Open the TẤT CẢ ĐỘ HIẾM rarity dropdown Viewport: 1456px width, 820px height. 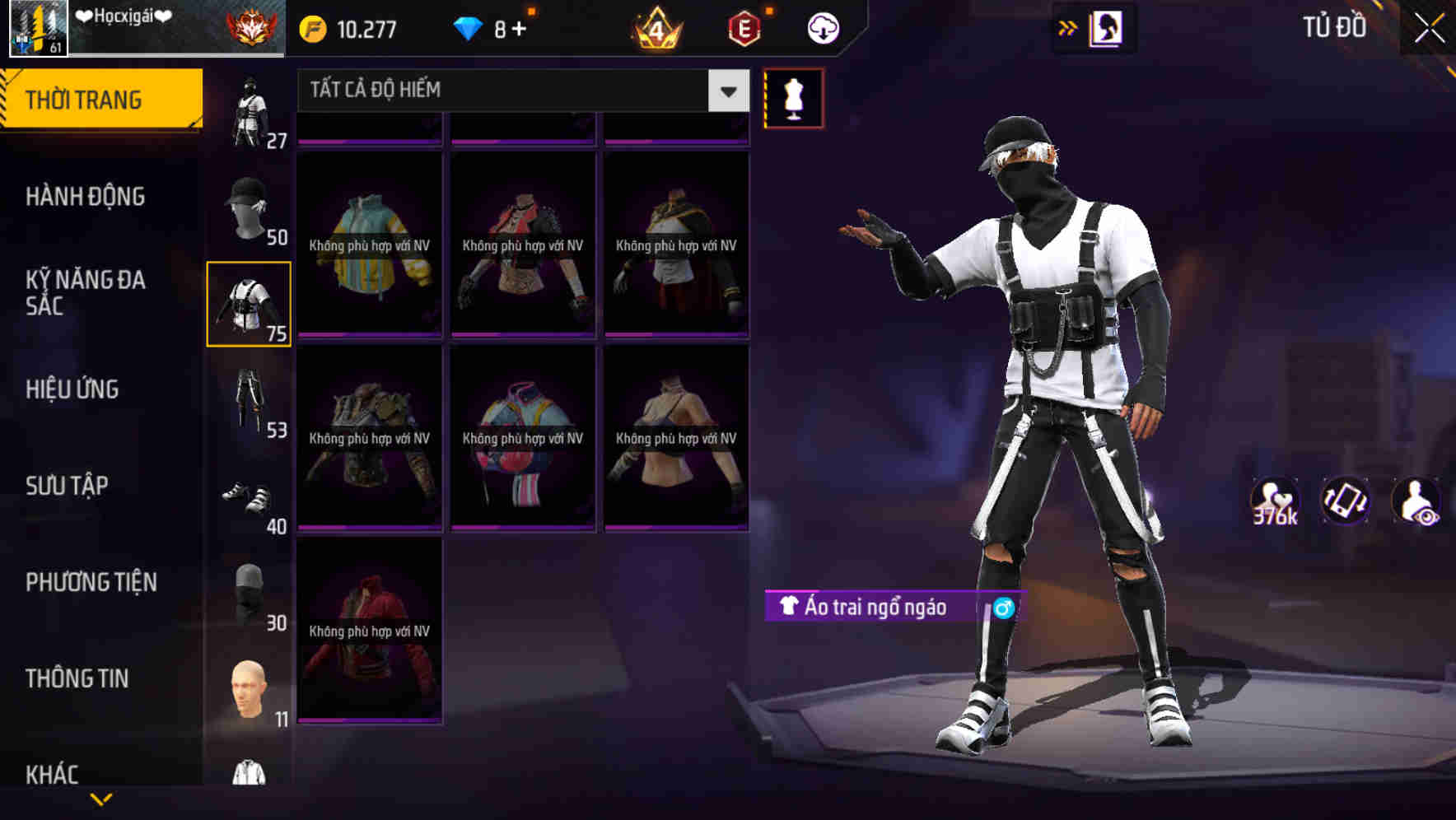point(519,91)
